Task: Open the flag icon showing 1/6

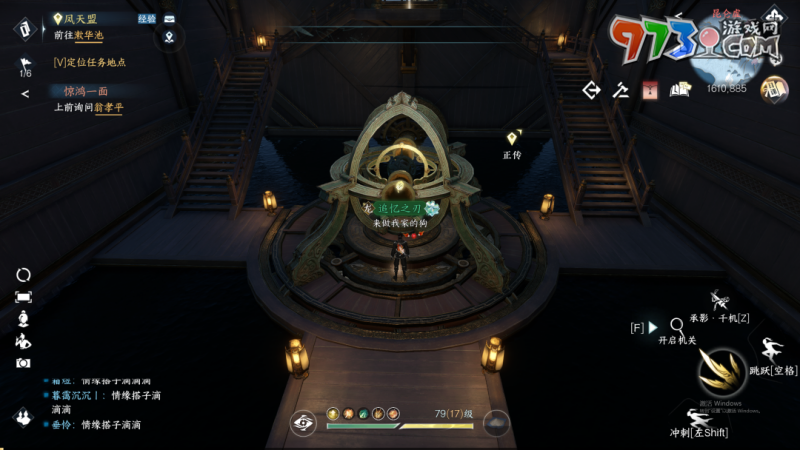Action: pyautogui.click(x=25, y=66)
